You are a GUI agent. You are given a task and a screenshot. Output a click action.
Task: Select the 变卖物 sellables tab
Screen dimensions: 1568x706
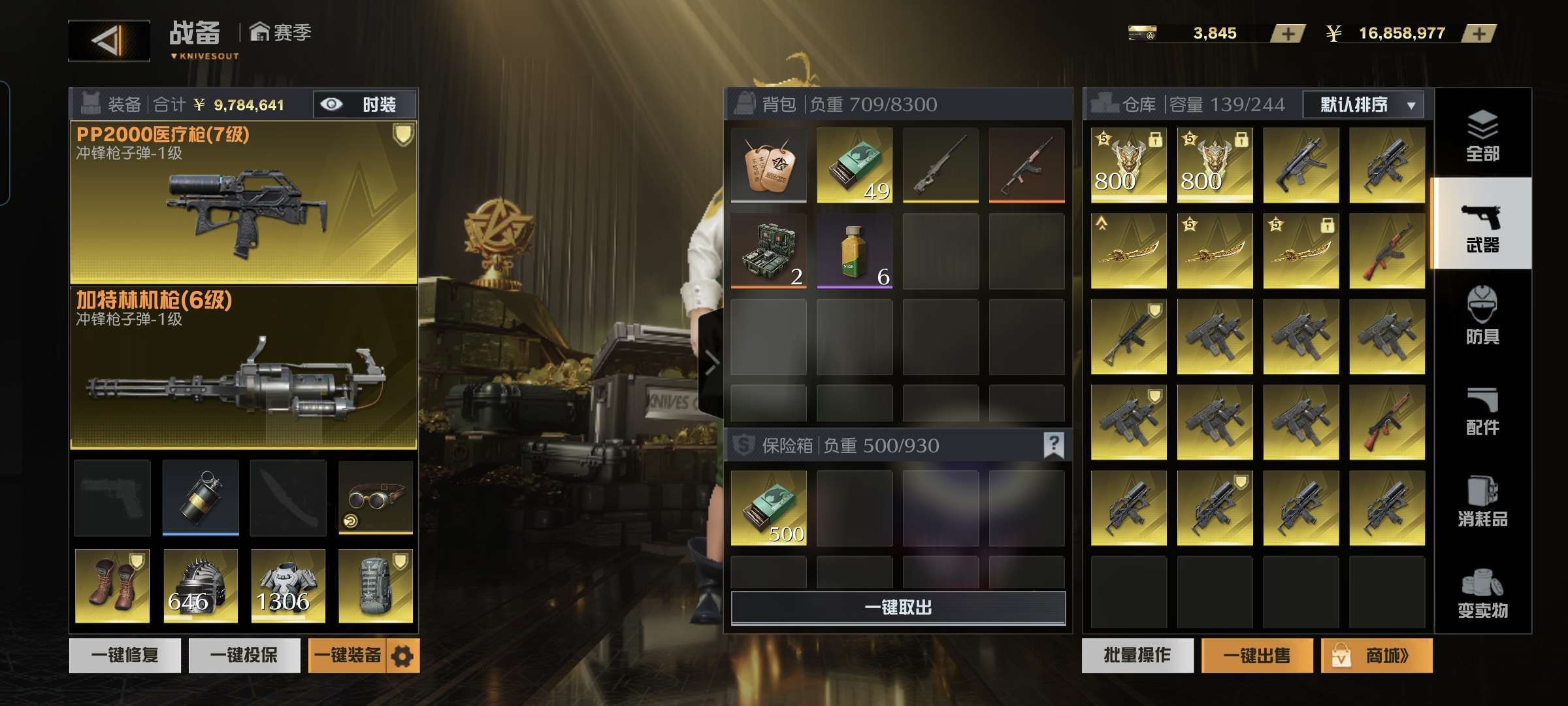click(x=1482, y=593)
